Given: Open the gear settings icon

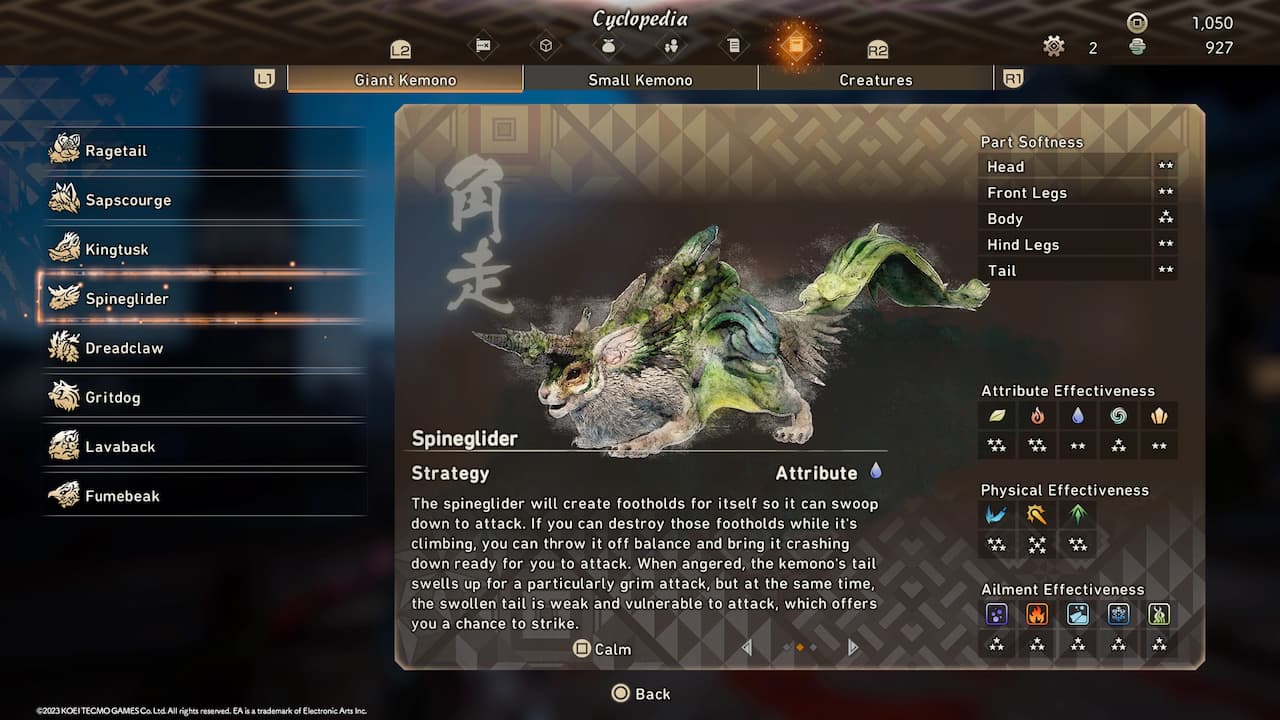Looking at the screenshot, I should pos(1053,46).
